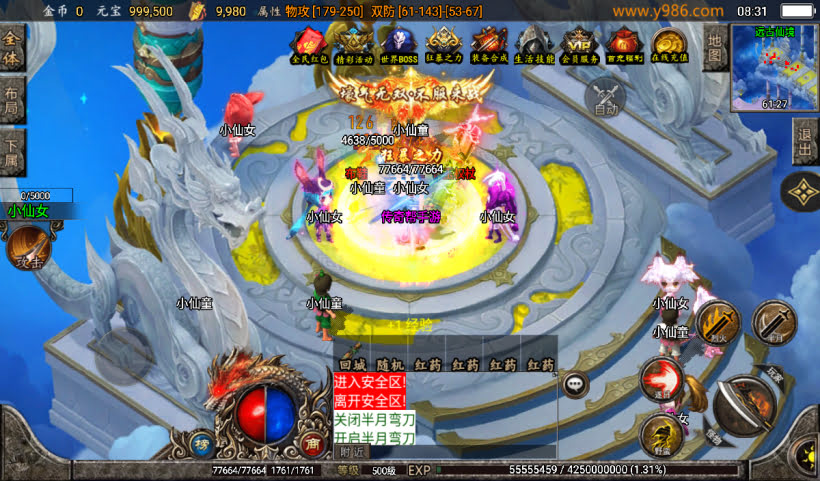This screenshot has height=481, width=820.
Task: Open the 狂暴之力 menu icon
Action: coord(444,46)
